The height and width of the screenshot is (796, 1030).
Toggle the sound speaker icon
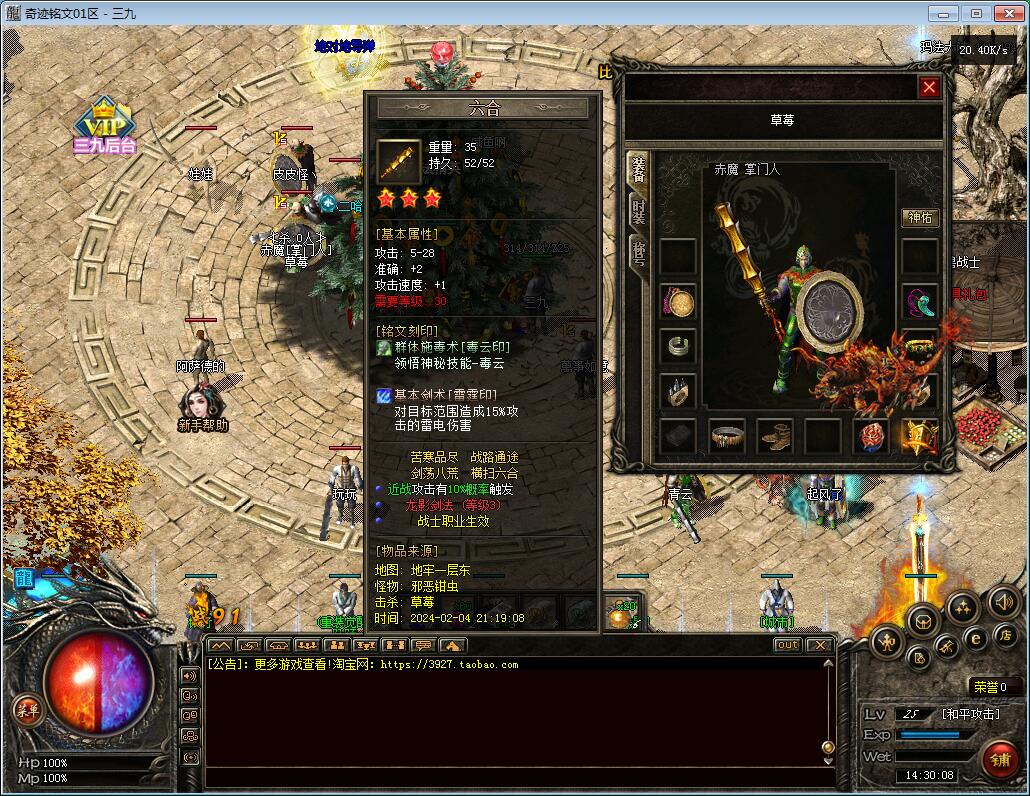point(1003,602)
